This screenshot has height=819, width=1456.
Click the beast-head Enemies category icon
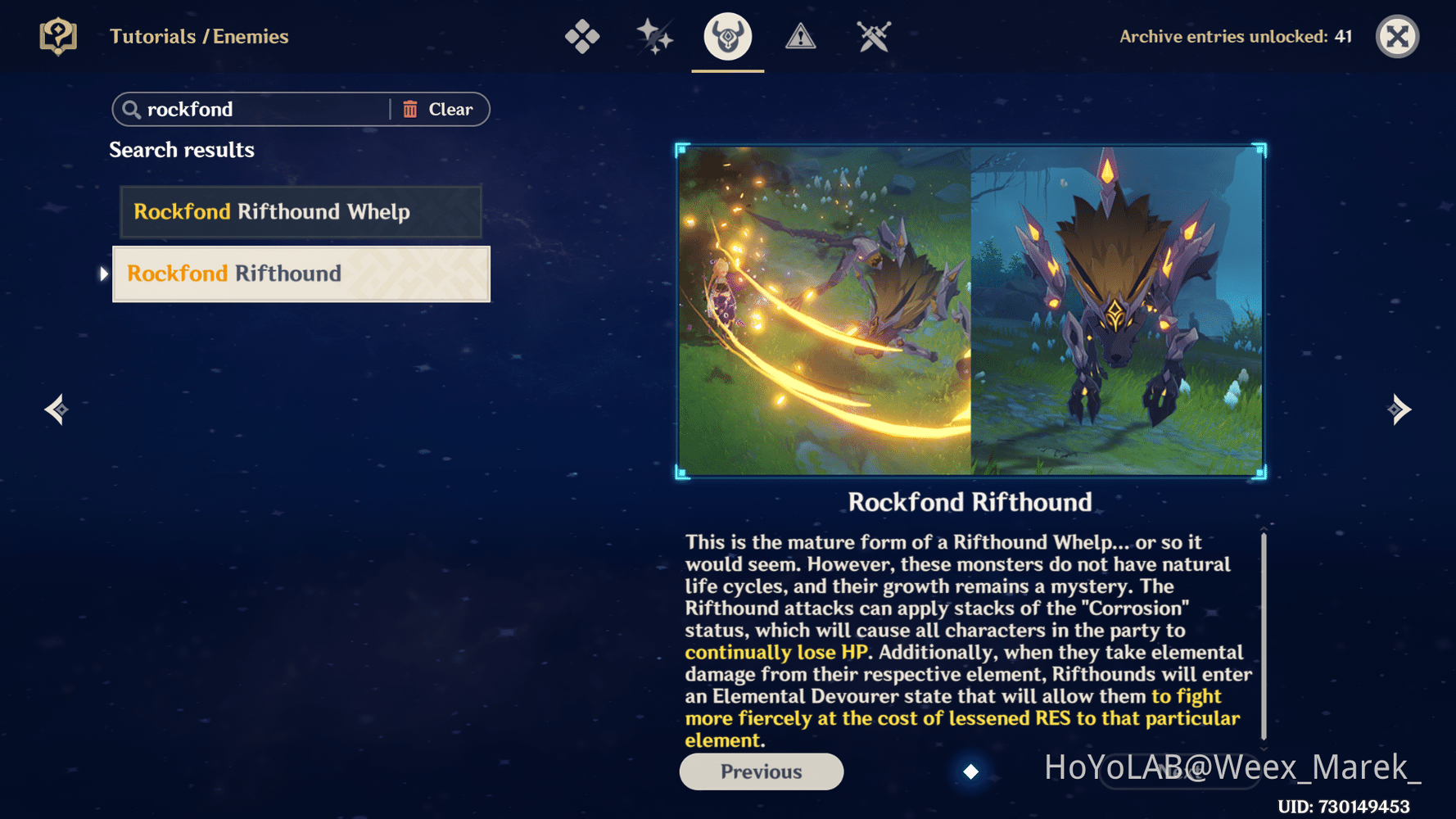[x=727, y=36]
